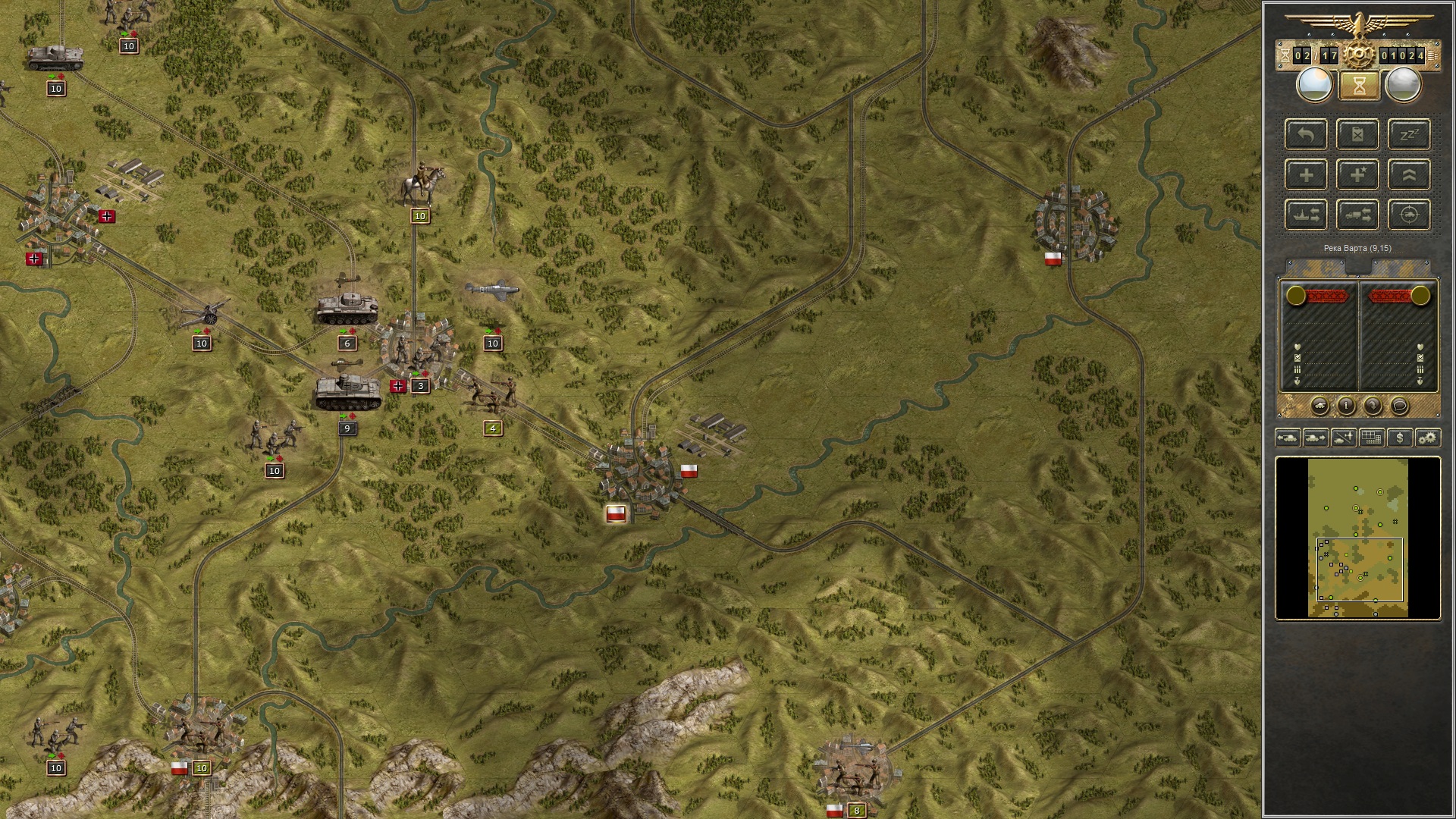Screen dimensions: 1456x819
Task: Click the round curved arrow button
Action: tap(1373, 406)
